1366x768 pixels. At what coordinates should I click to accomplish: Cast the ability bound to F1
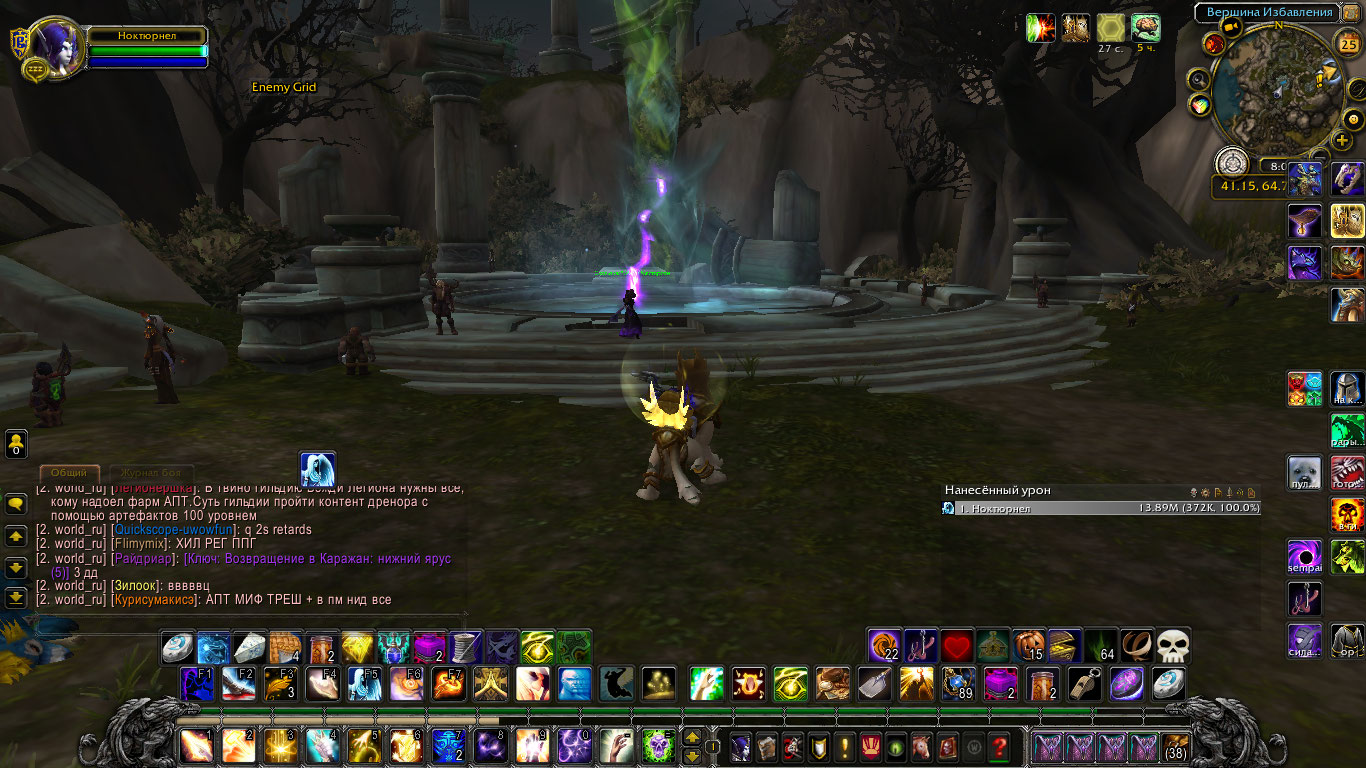click(197, 684)
